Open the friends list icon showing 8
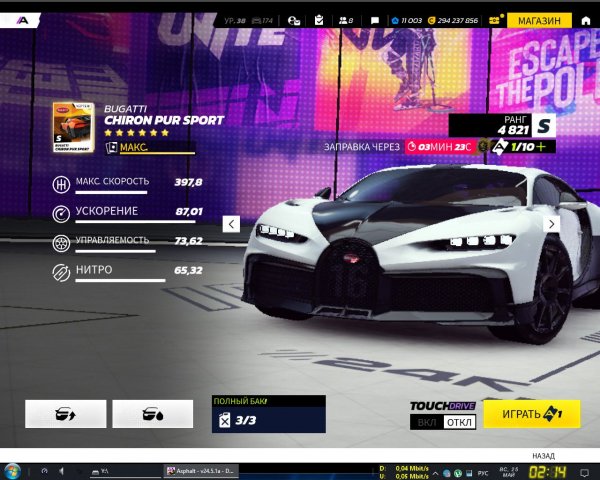The width and height of the screenshot is (600, 480). (x=345, y=20)
